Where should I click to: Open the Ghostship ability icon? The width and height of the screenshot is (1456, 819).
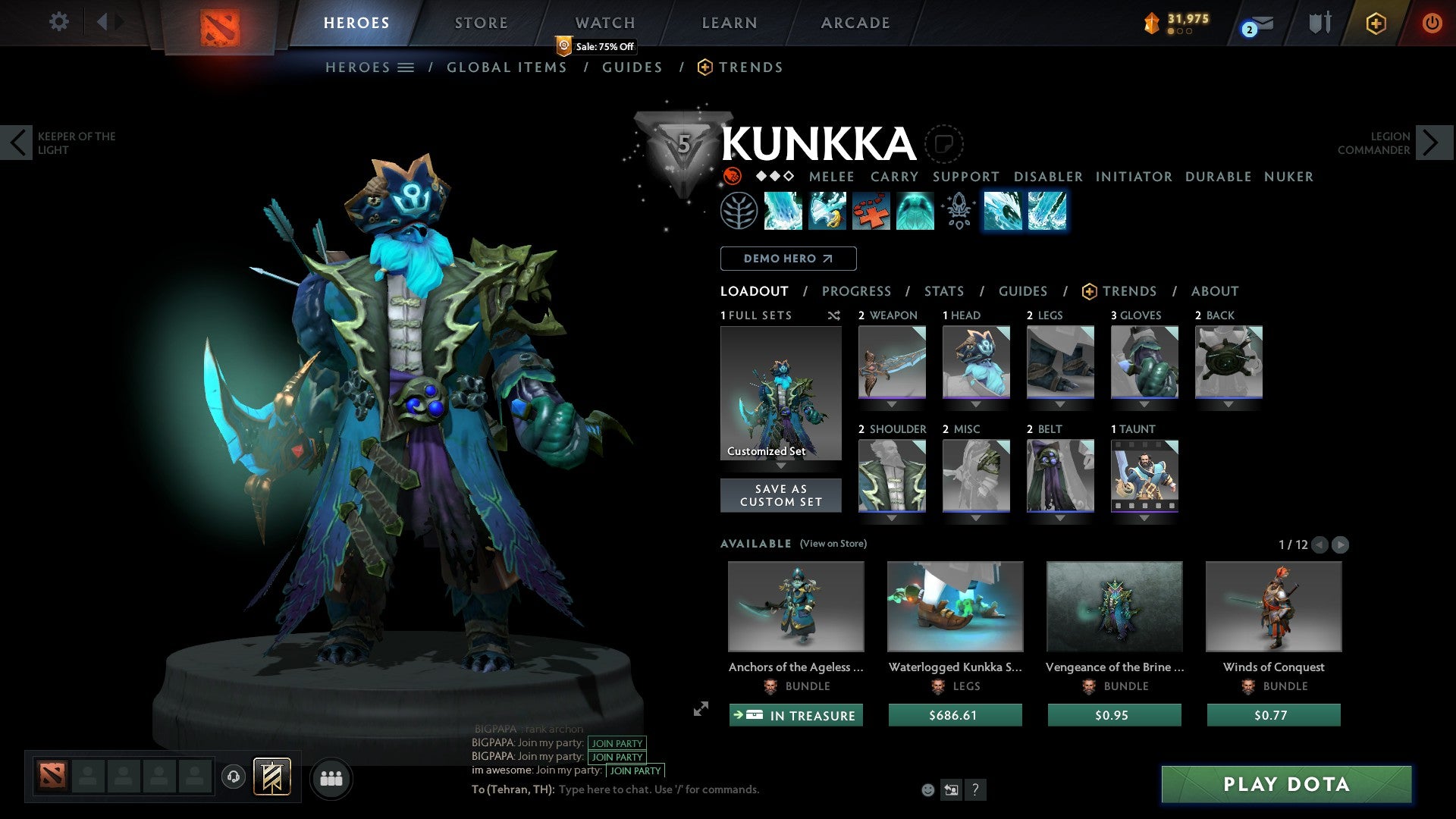(x=915, y=211)
